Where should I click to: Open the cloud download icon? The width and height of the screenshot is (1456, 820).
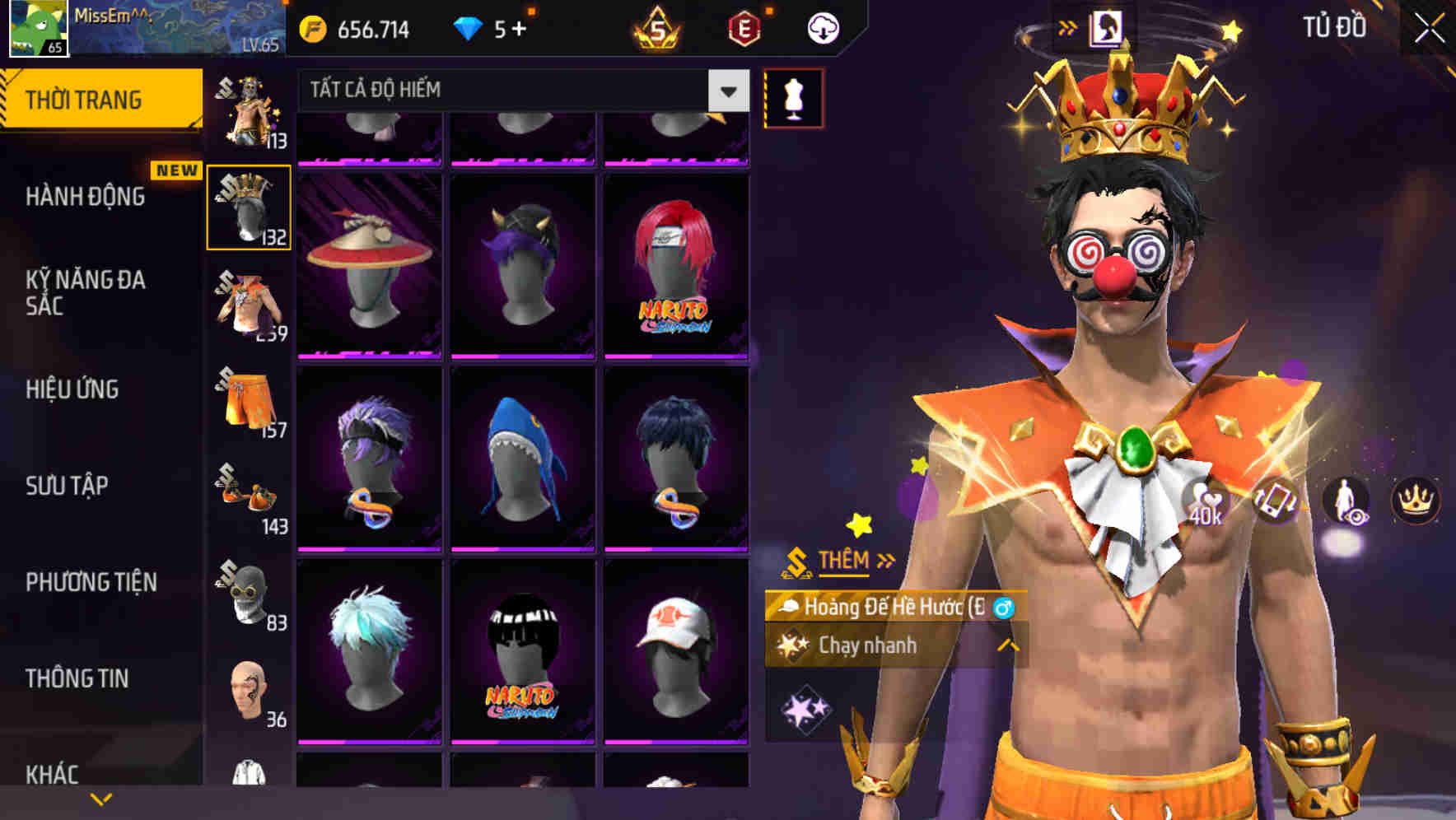coord(824,26)
